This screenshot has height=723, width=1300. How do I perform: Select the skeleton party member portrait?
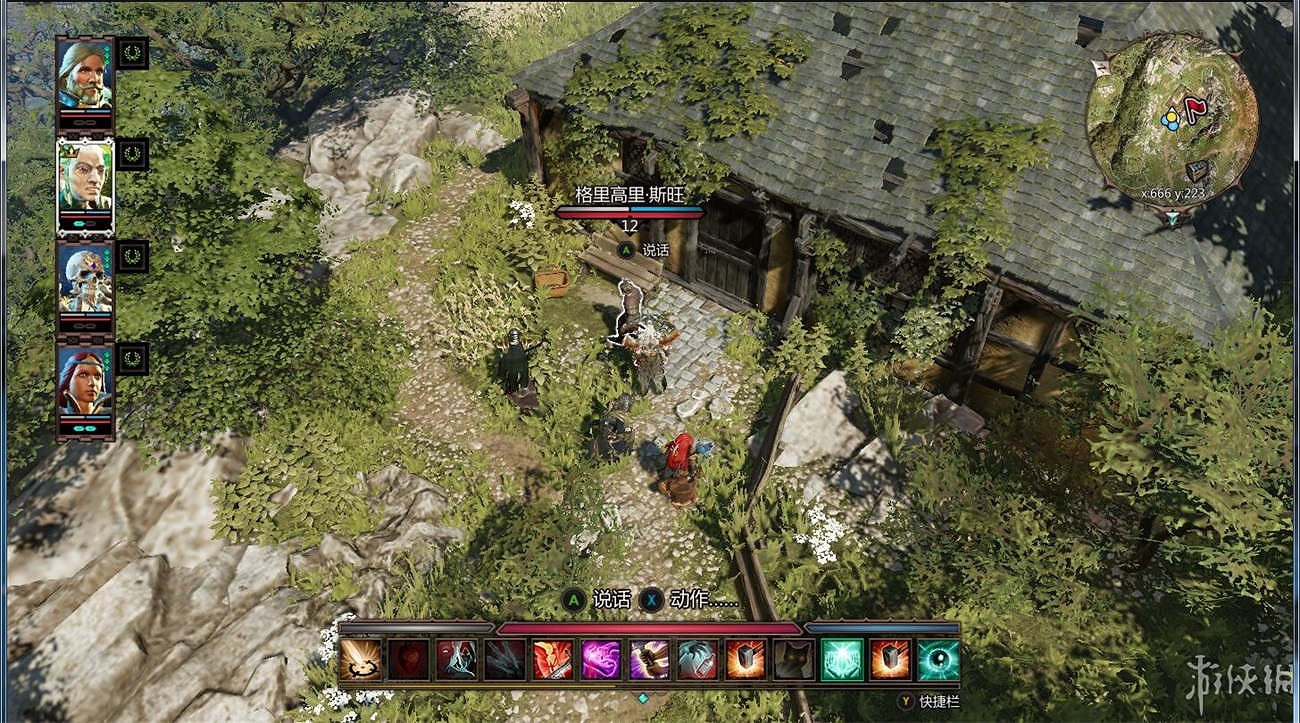point(84,277)
